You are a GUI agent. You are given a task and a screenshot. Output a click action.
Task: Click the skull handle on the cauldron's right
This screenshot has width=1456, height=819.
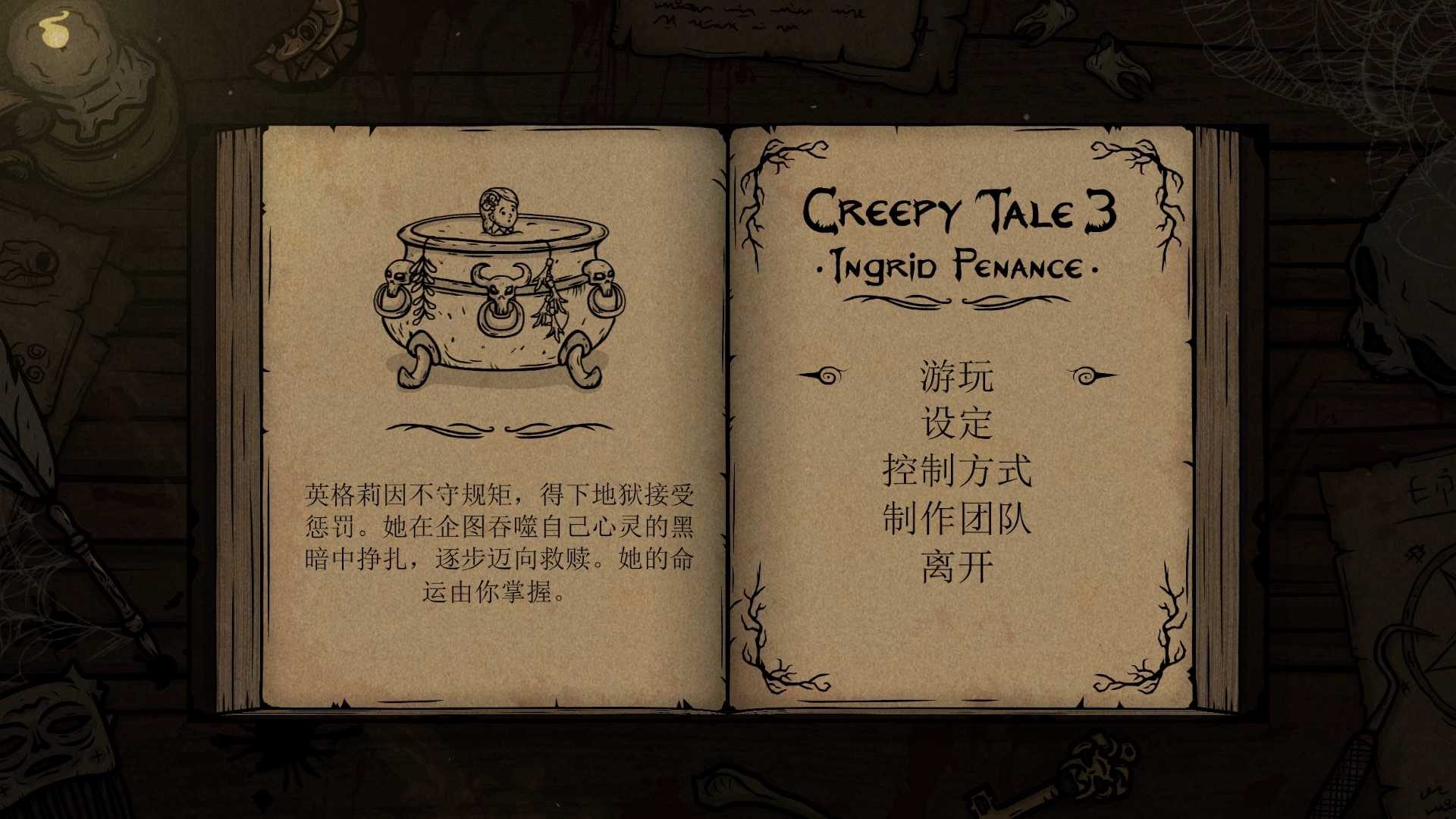click(603, 281)
